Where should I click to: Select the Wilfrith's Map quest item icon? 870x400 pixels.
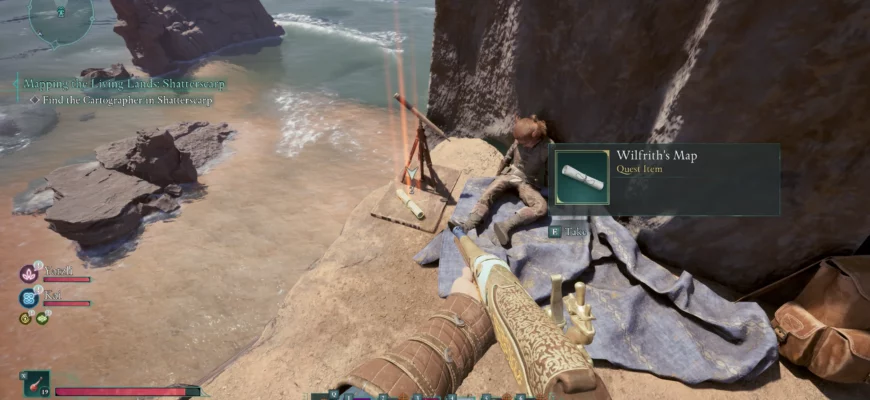(x=581, y=178)
